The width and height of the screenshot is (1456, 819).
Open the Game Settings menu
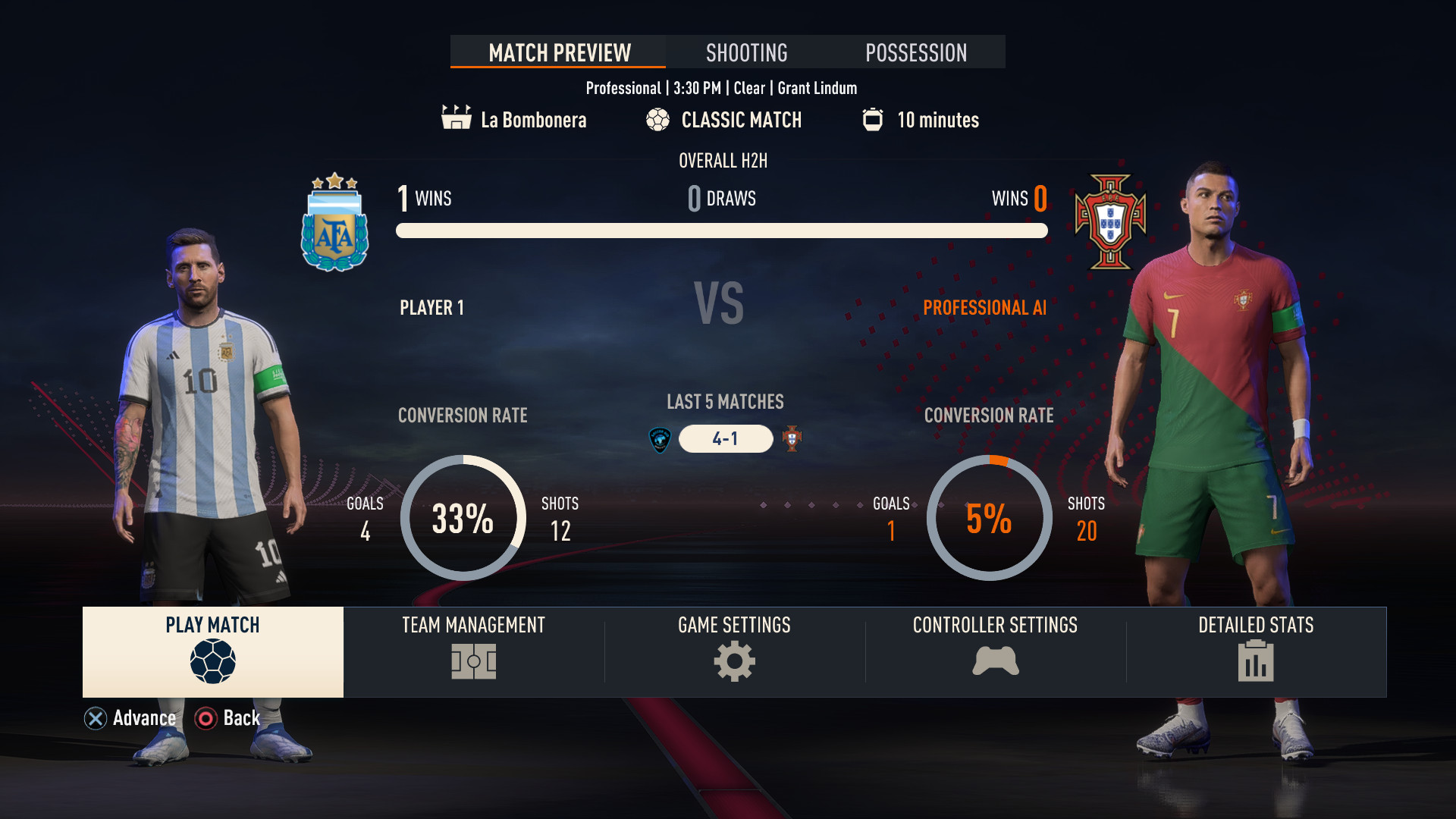tap(734, 651)
